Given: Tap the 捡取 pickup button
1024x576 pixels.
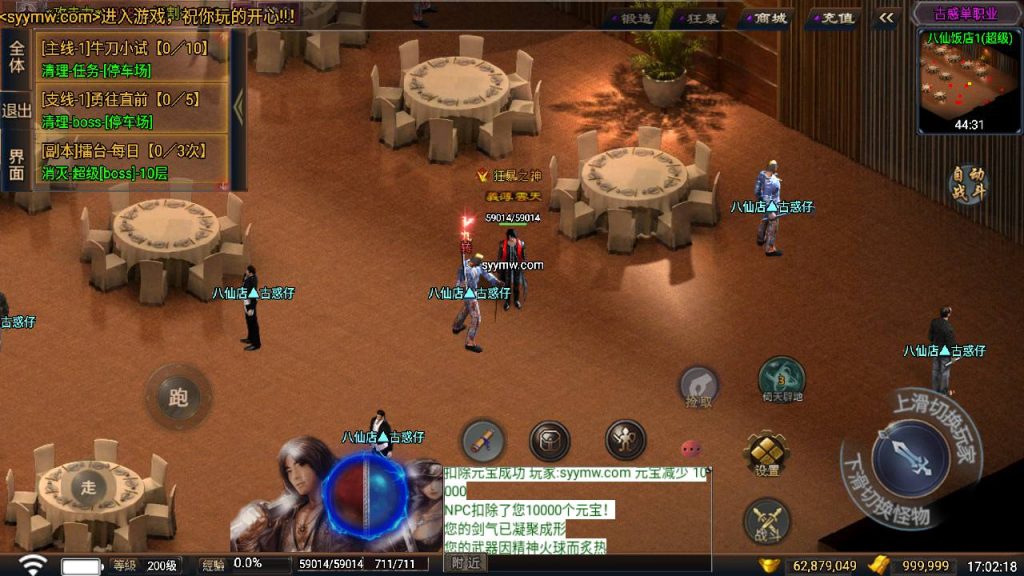Looking at the screenshot, I should (x=699, y=386).
